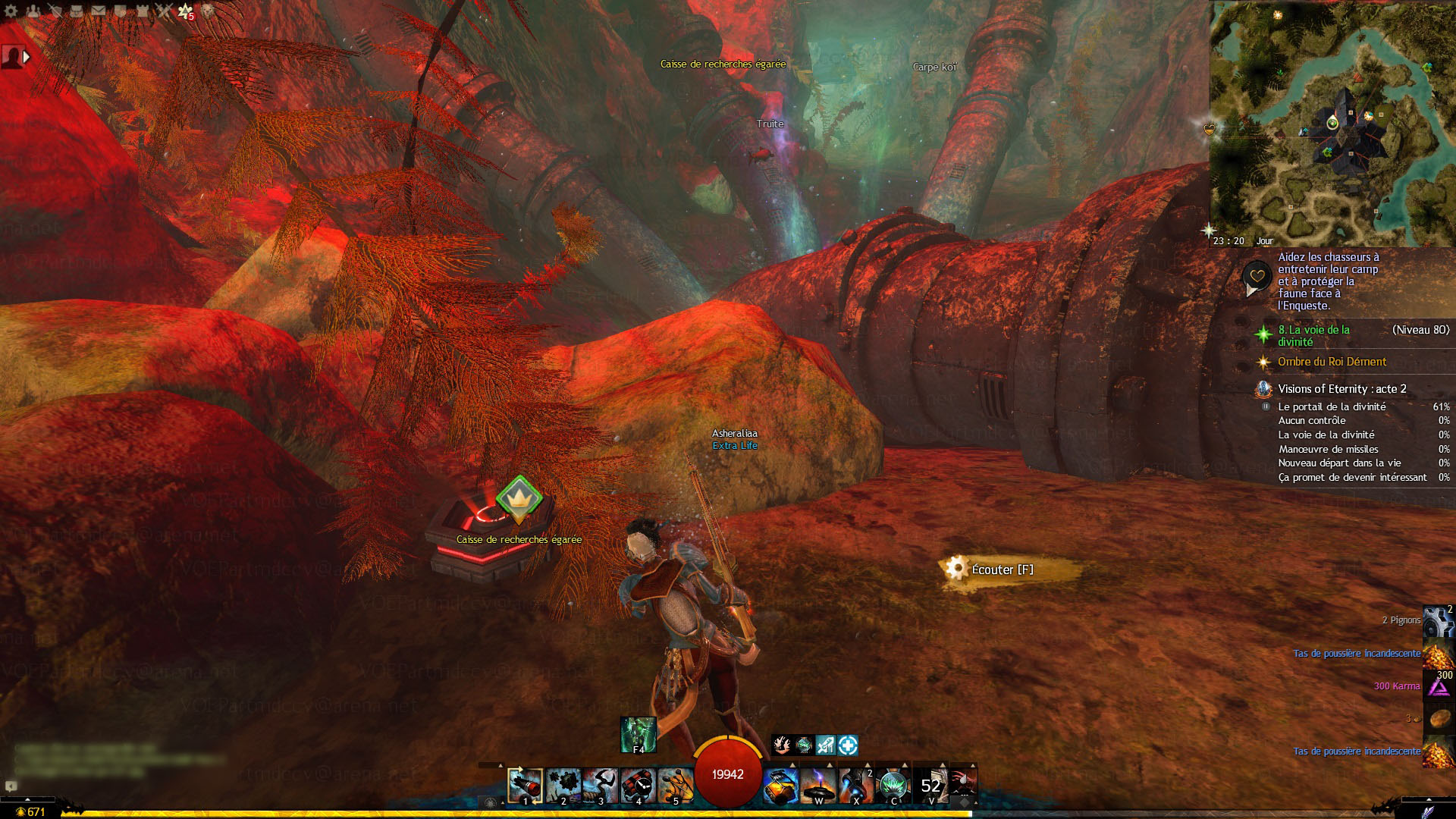
Task: Open the contacts and friends panel
Action: 33,11
